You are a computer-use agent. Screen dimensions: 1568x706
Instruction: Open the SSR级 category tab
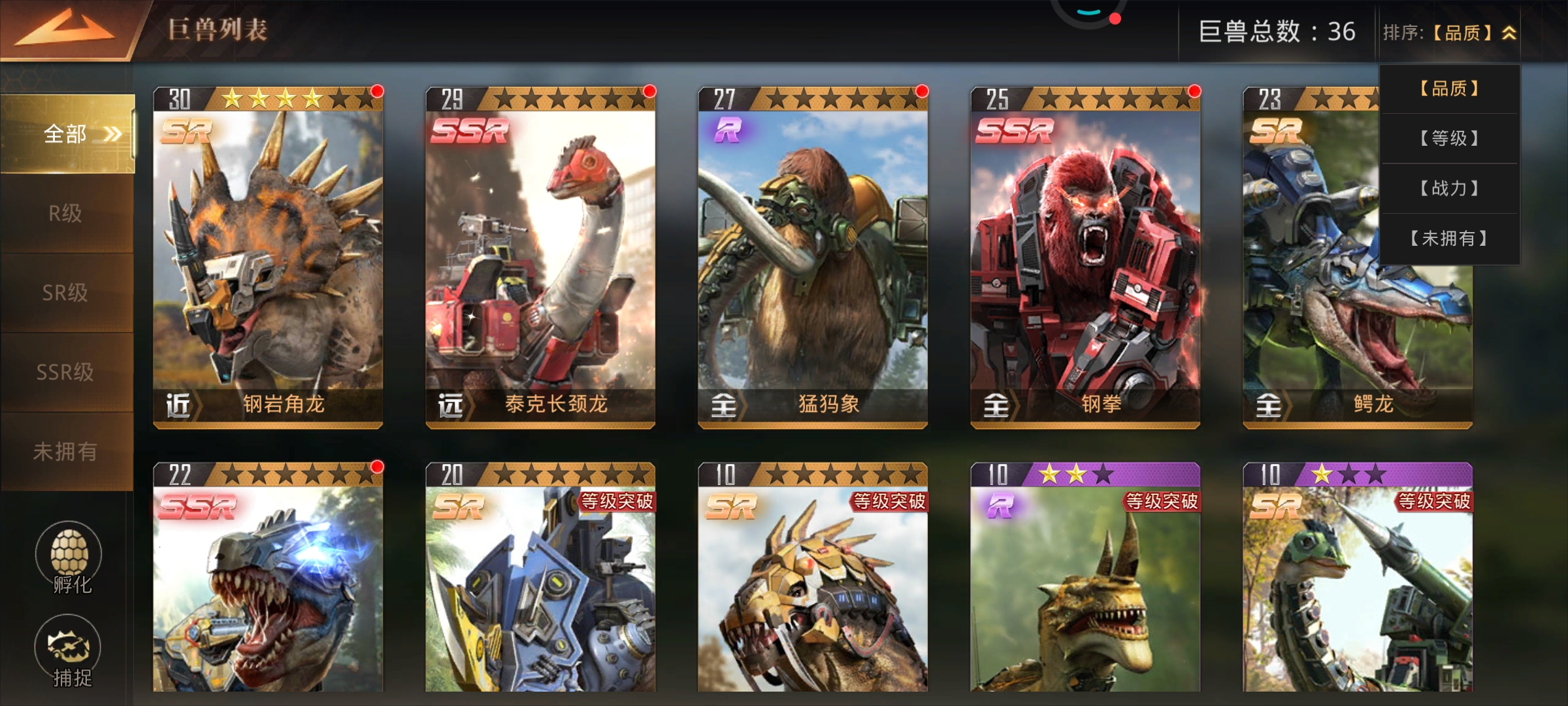[x=65, y=372]
